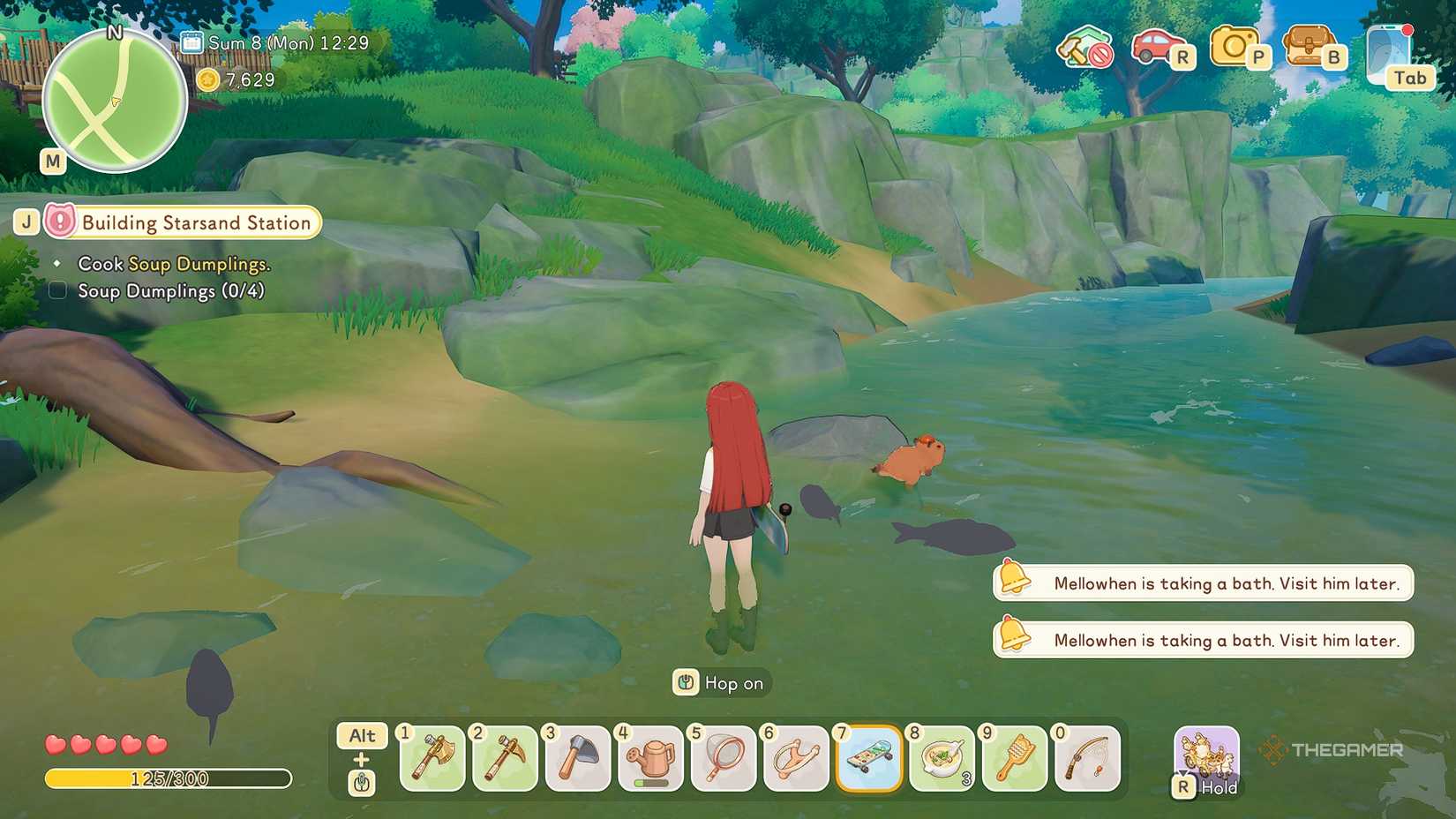Expand the quest tracker via the J badge
1456x819 pixels.
tap(26, 221)
